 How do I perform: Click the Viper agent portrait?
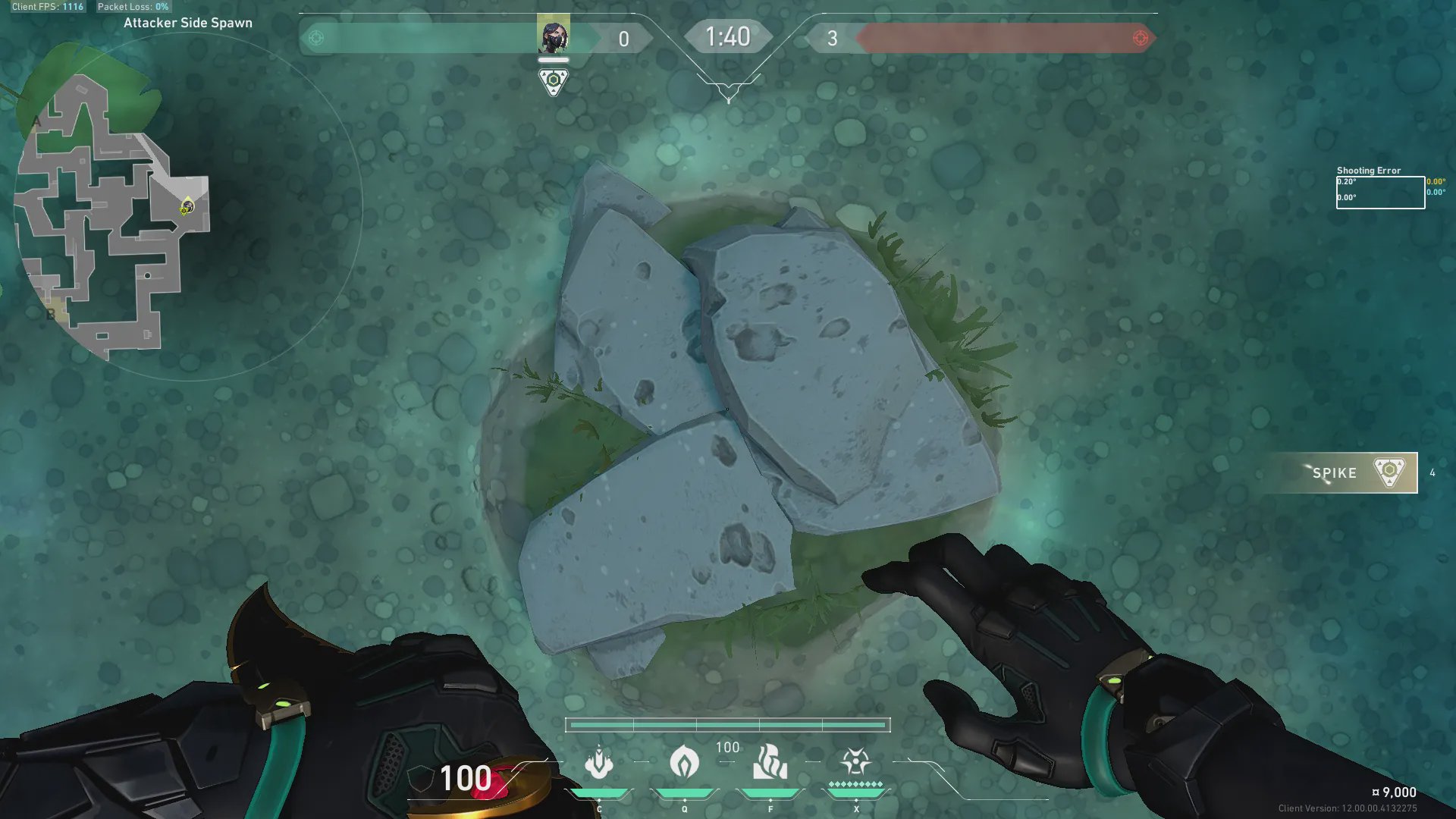click(554, 35)
